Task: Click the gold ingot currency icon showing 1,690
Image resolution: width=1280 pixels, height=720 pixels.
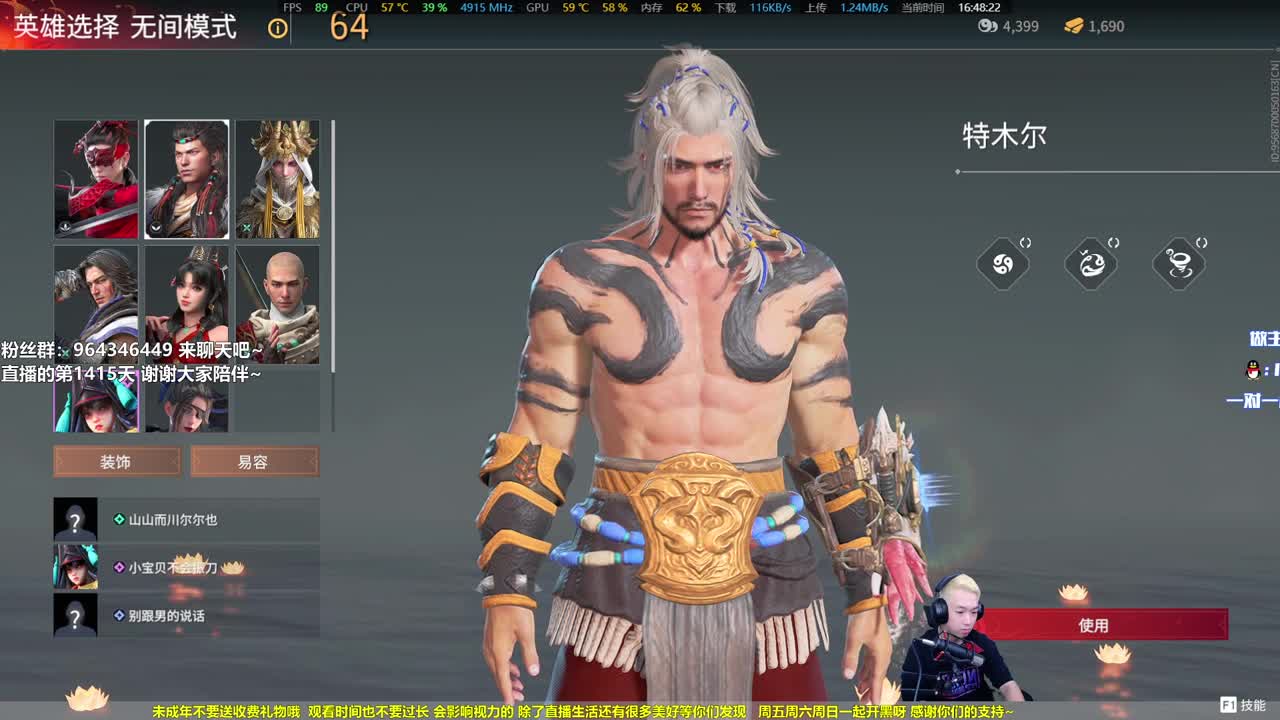Action: [x=1074, y=27]
